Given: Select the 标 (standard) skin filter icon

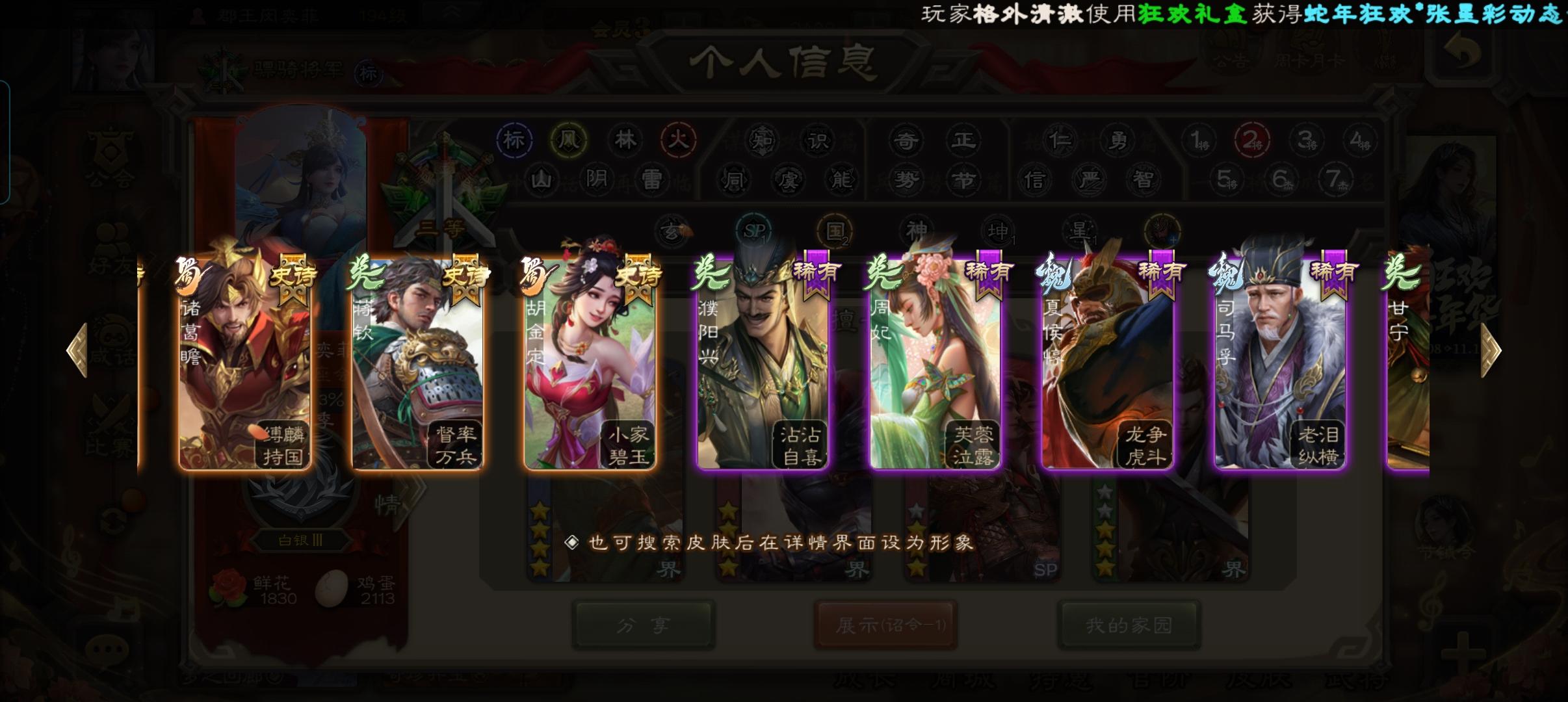Looking at the screenshot, I should (513, 139).
